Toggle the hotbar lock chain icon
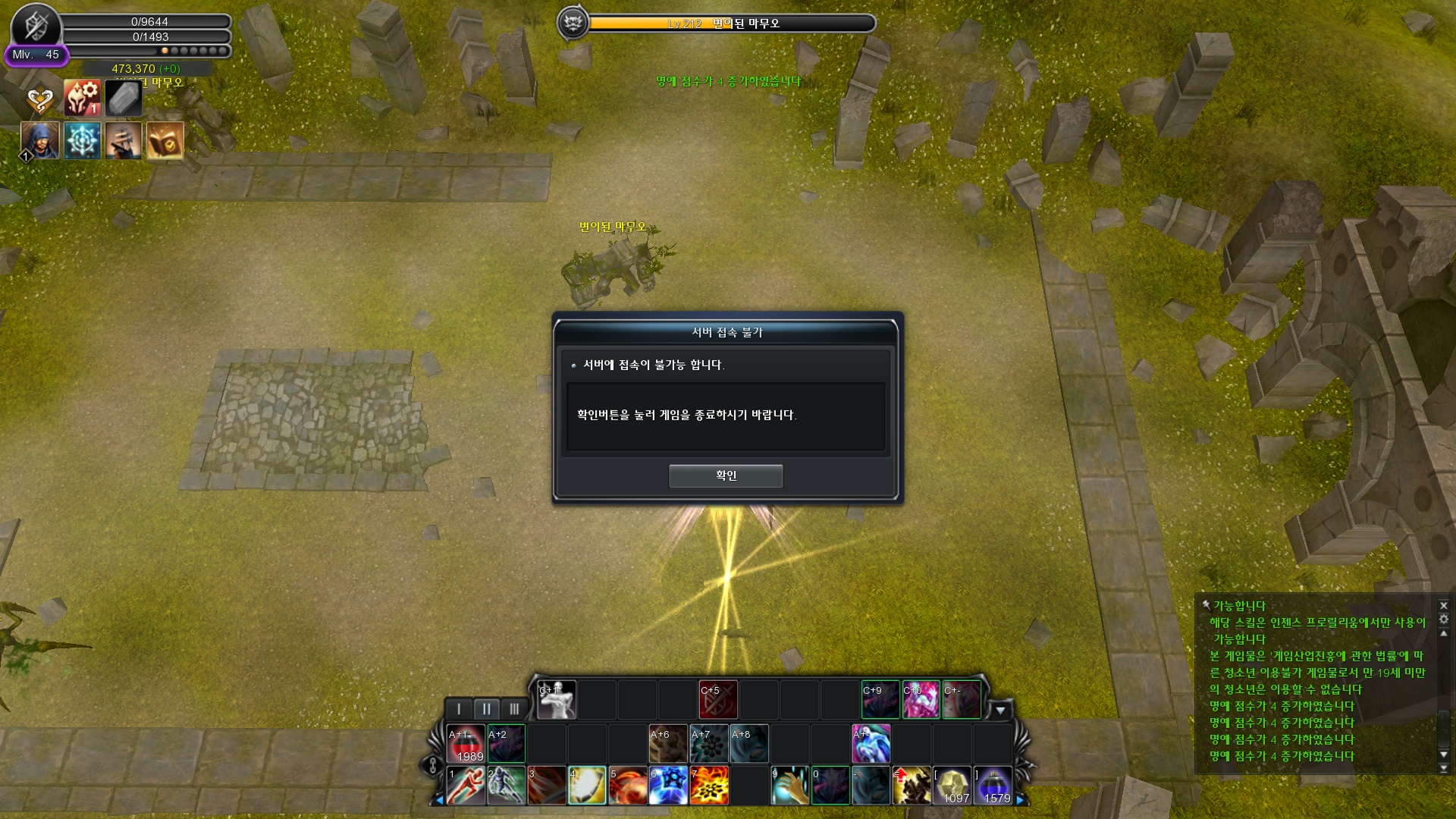The width and height of the screenshot is (1456, 819). [x=433, y=765]
